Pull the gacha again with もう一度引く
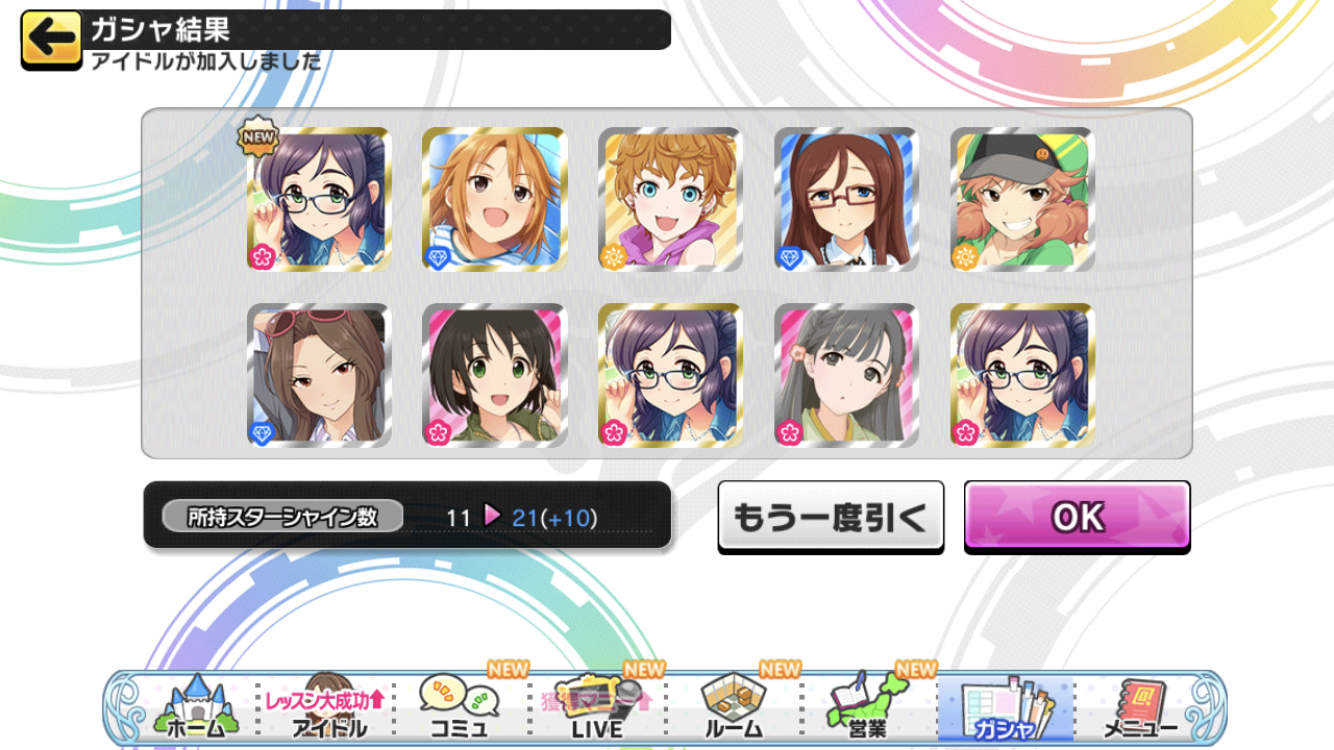The image size is (1334, 750). [x=830, y=516]
